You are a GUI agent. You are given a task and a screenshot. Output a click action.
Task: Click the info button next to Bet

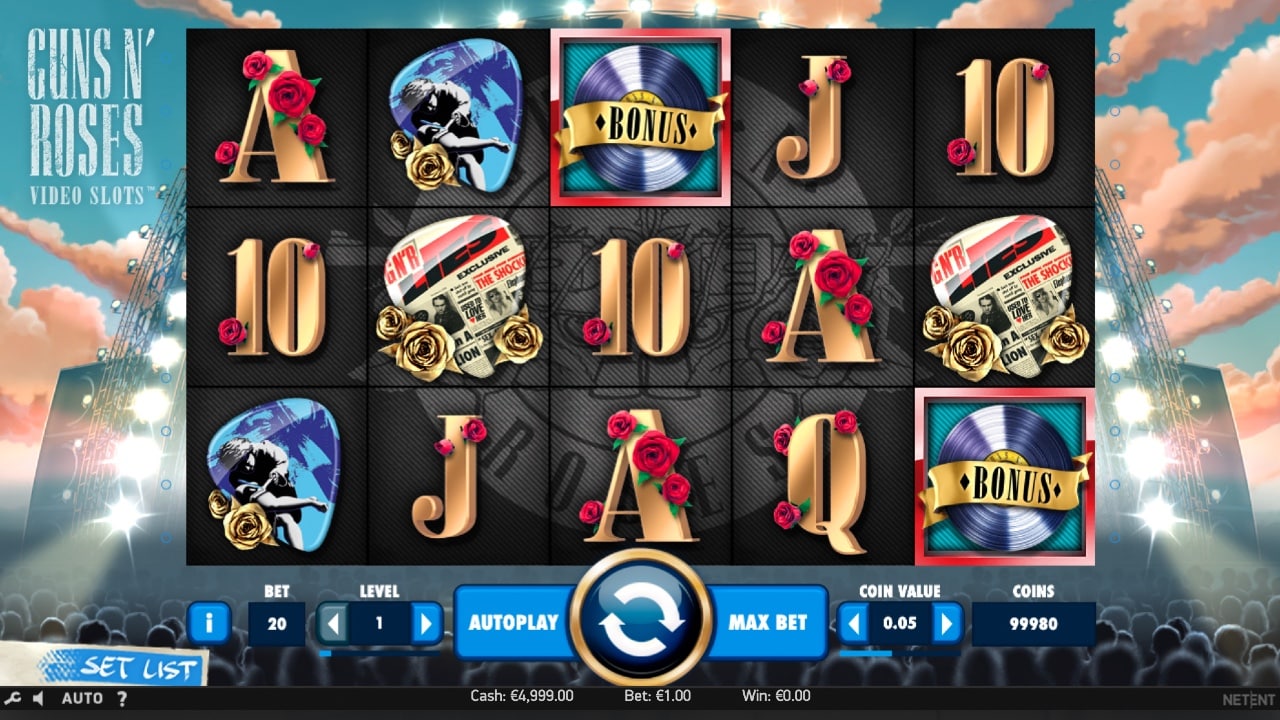[x=208, y=622]
